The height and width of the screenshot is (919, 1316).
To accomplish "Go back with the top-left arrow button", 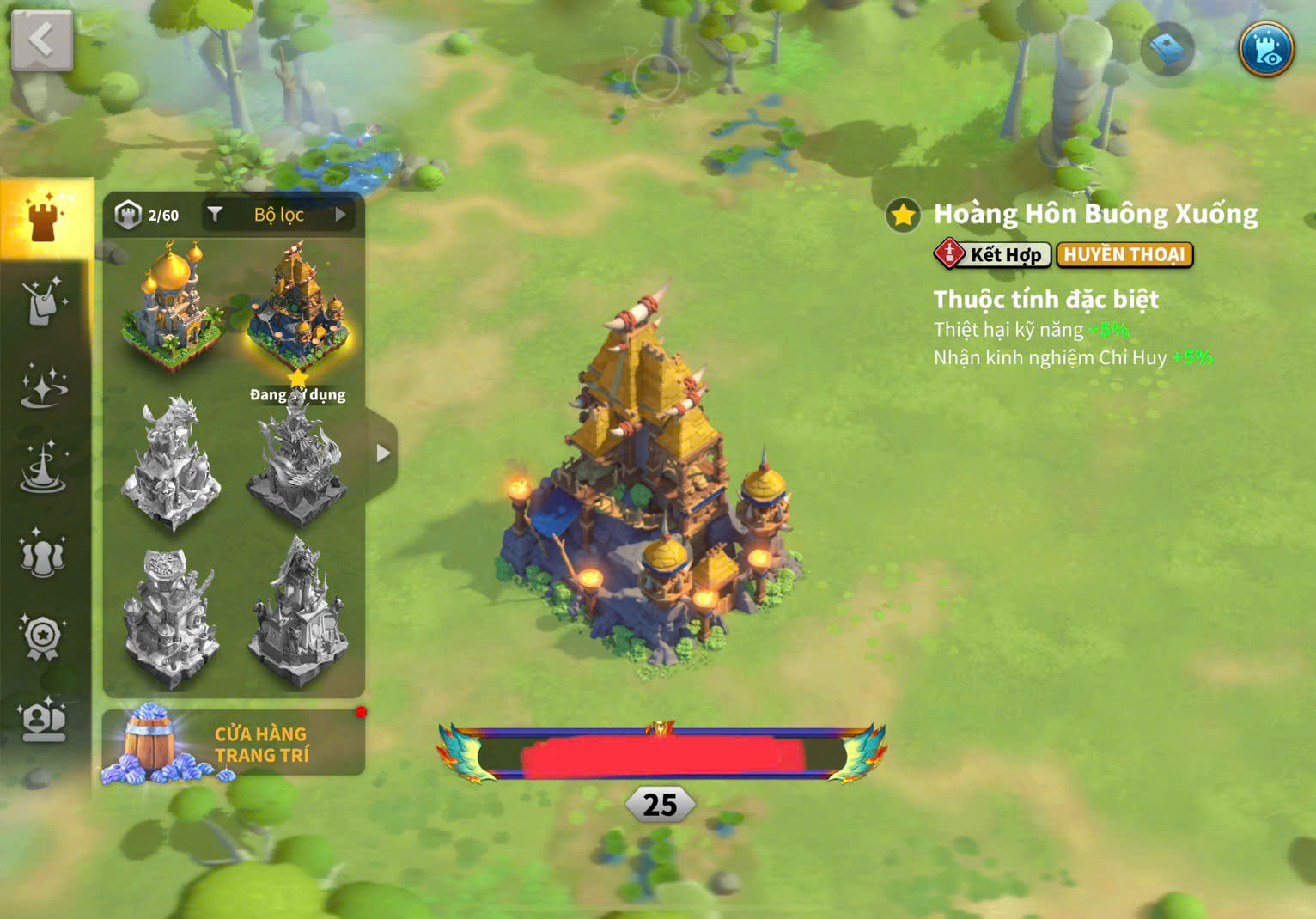I will coord(41,40).
